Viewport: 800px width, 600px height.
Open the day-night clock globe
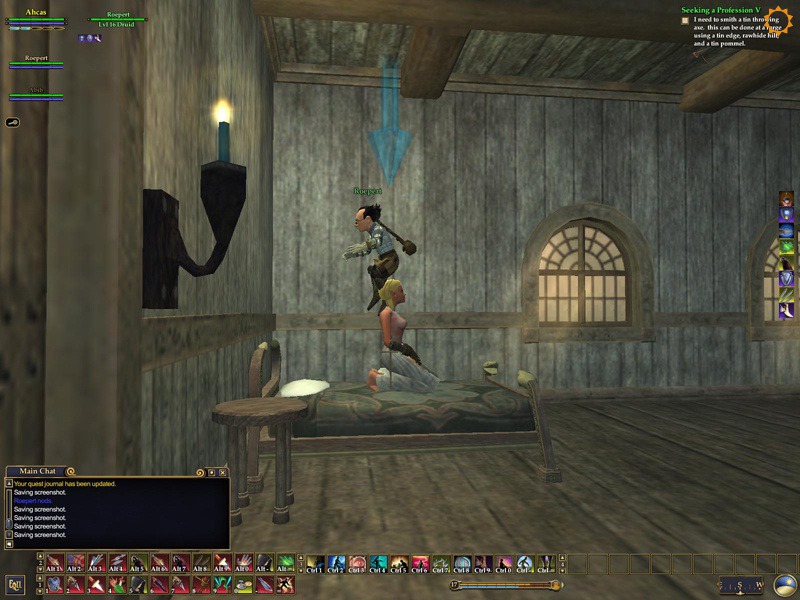pyautogui.click(x=785, y=585)
